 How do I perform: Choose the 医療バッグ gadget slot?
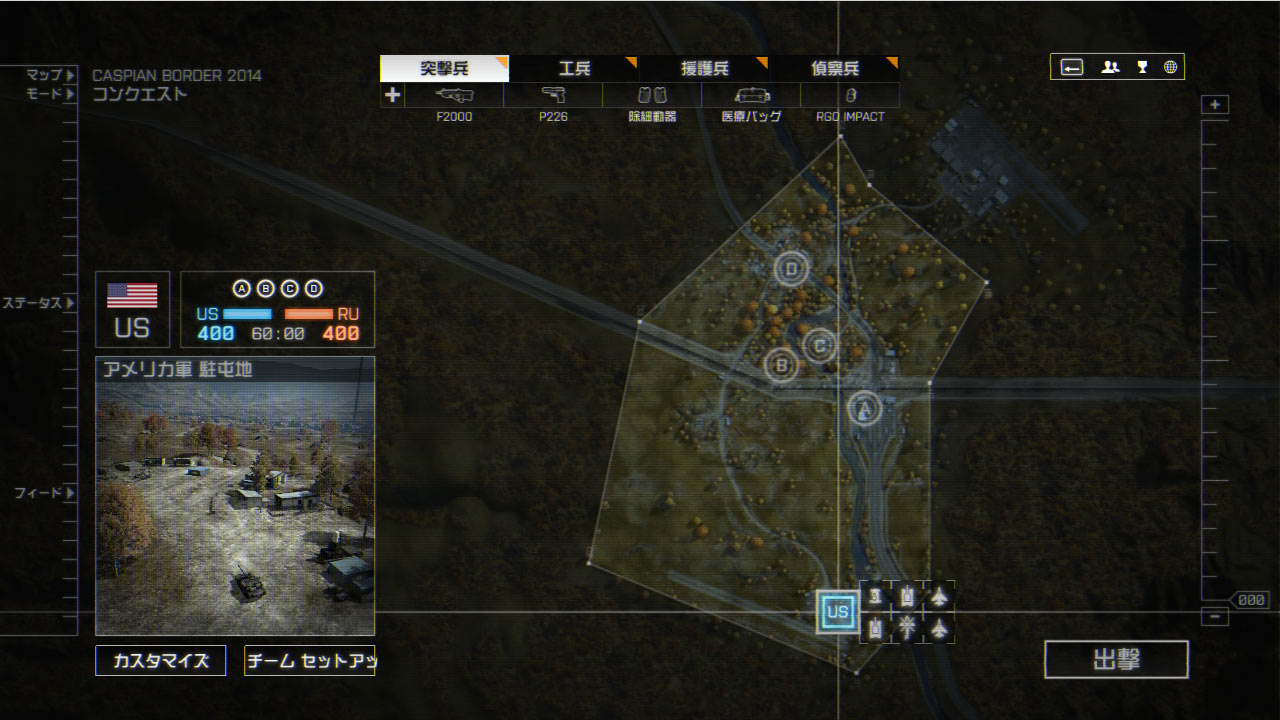[x=751, y=96]
